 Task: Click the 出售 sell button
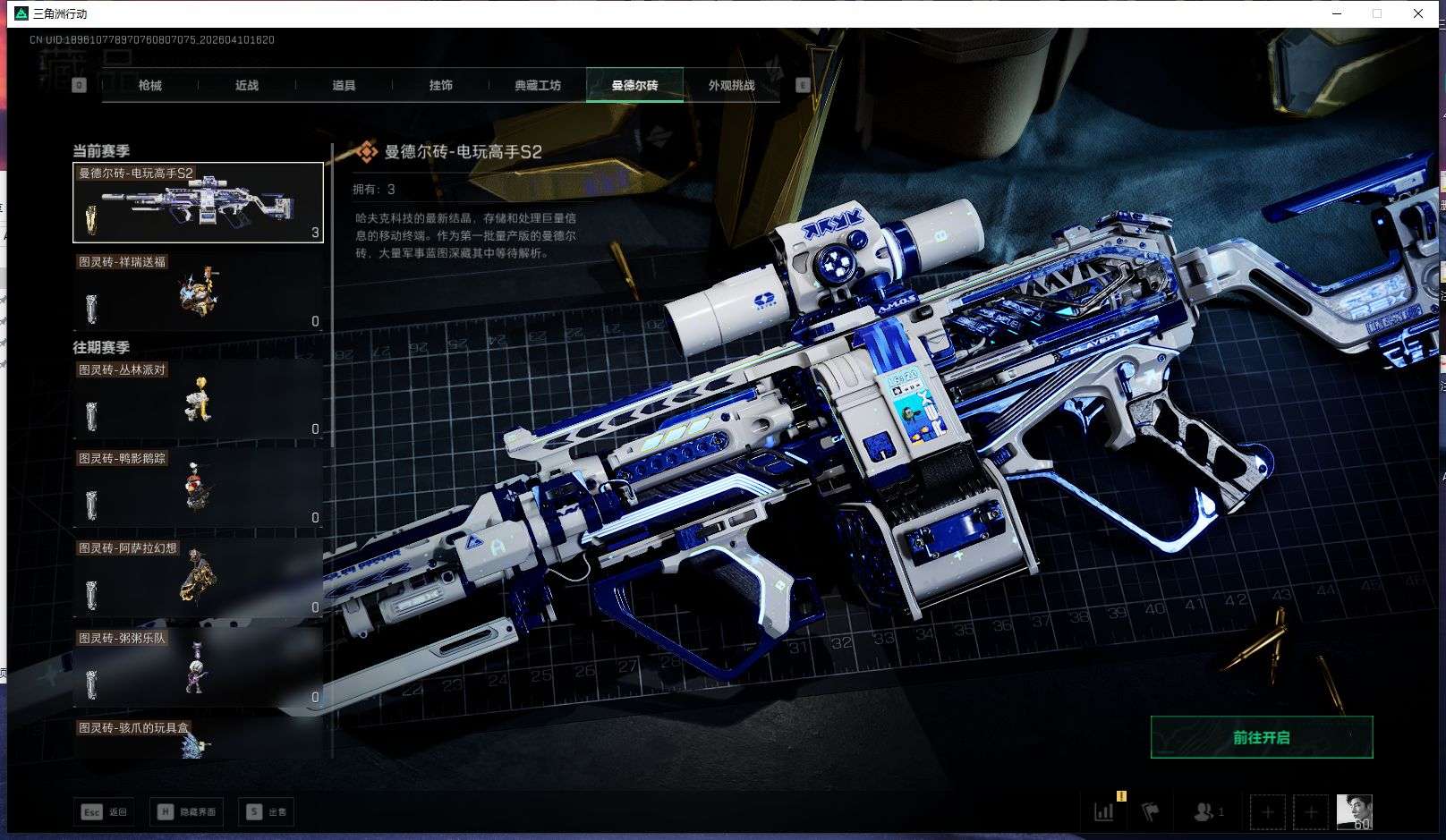[x=268, y=812]
